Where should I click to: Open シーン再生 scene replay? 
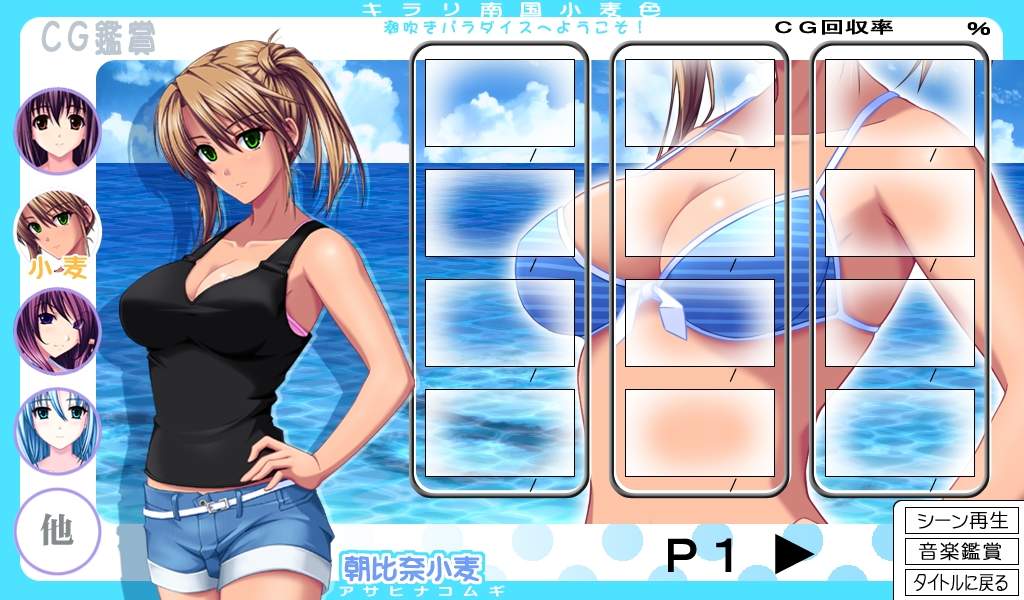[x=961, y=521]
